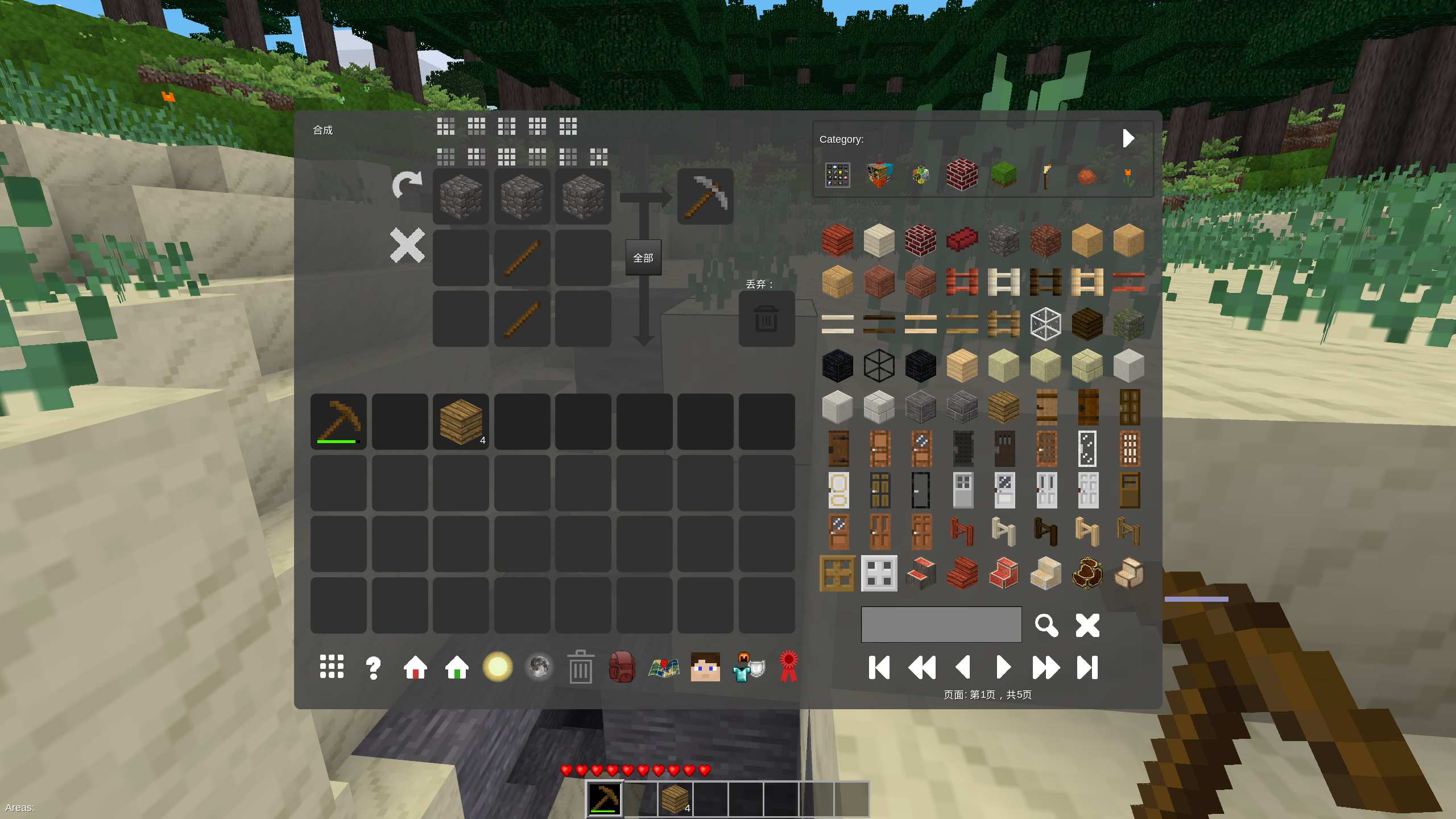The width and height of the screenshot is (1456, 819).
Task: Go to the next item page
Action: [x=1004, y=668]
